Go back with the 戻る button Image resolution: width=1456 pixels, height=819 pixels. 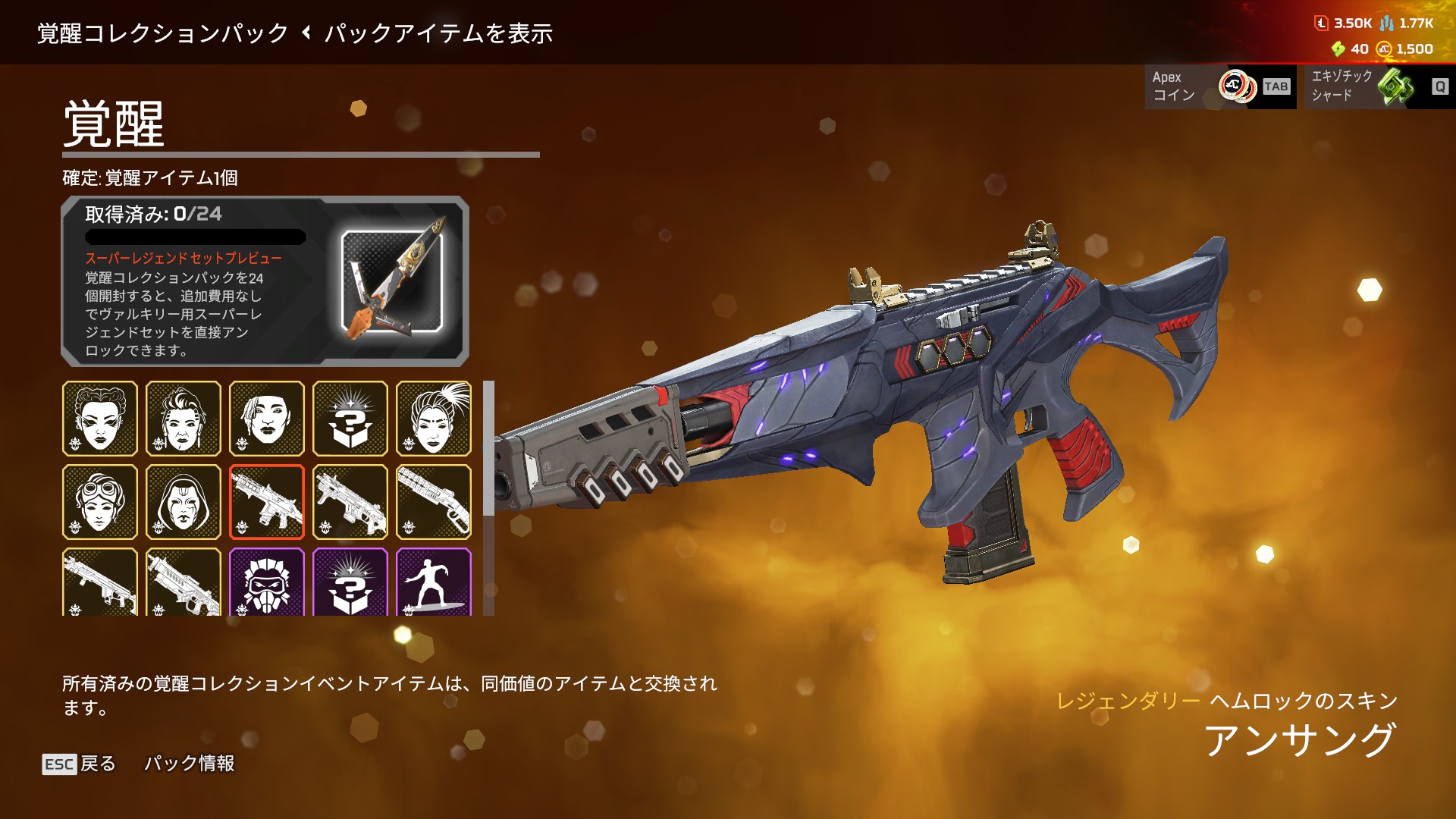click(x=79, y=764)
